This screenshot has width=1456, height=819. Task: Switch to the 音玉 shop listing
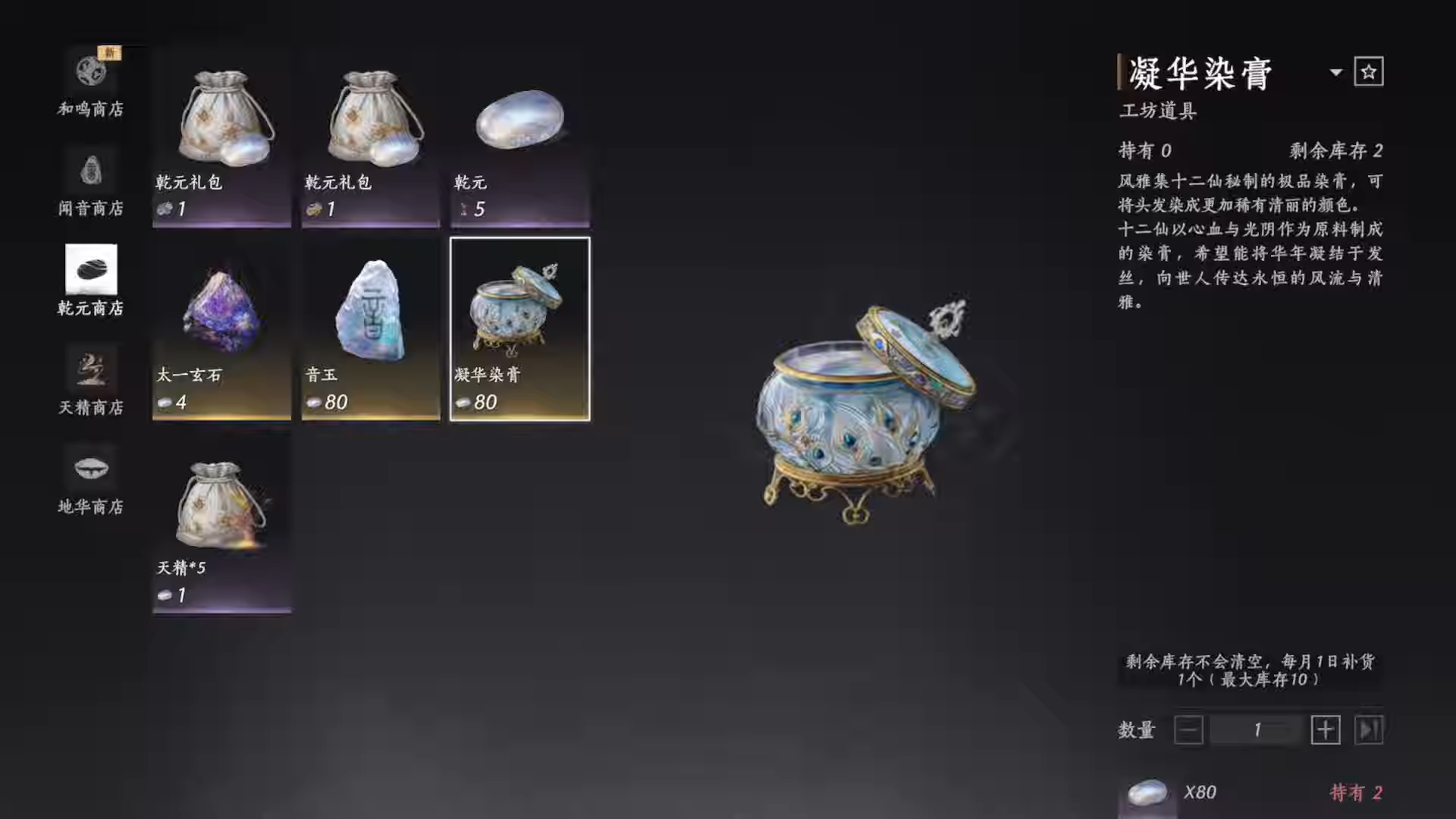pos(369,326)
